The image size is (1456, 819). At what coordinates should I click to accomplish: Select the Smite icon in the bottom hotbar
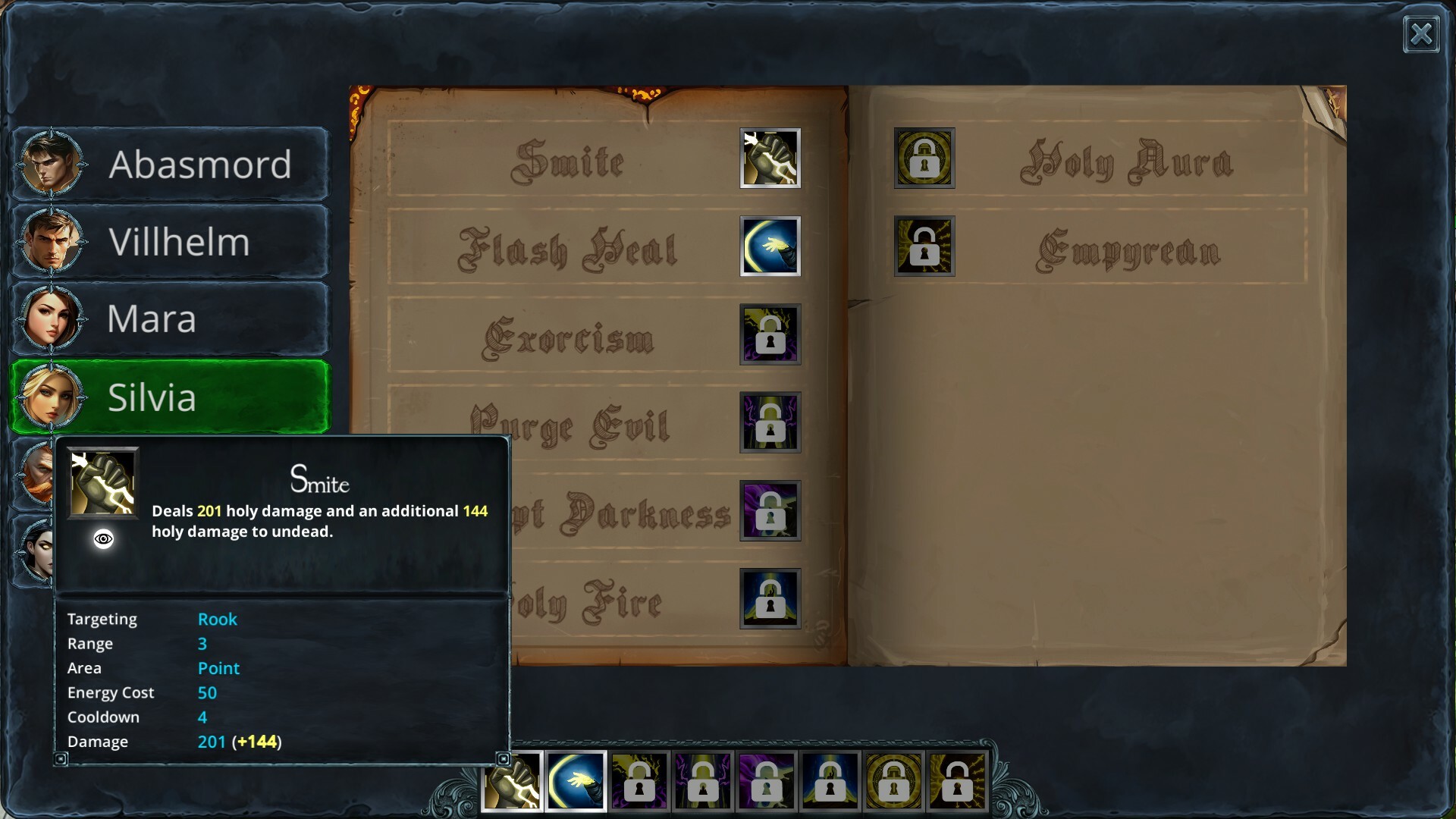pyautogui.click(x=512, y=781)
